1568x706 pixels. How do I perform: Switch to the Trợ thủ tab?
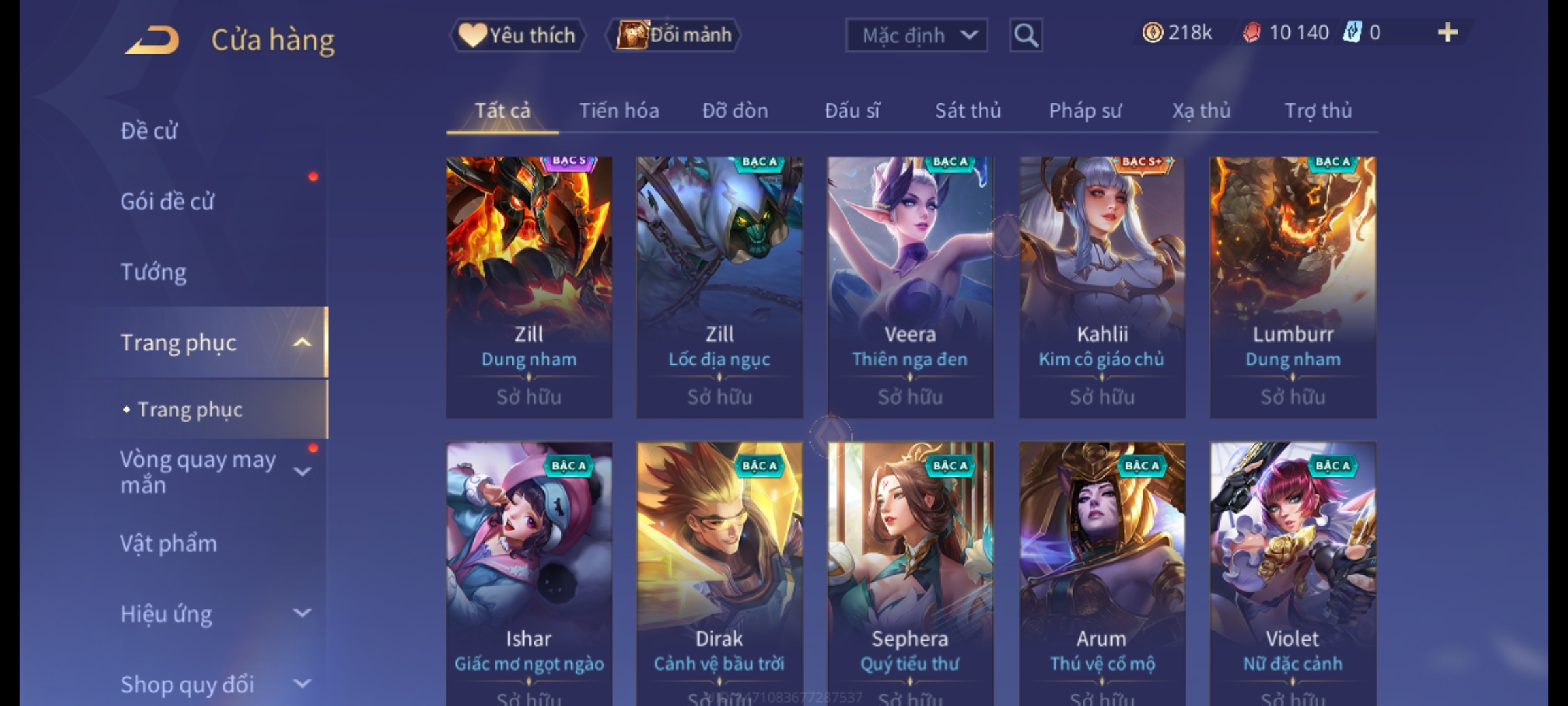[1318, 110]
